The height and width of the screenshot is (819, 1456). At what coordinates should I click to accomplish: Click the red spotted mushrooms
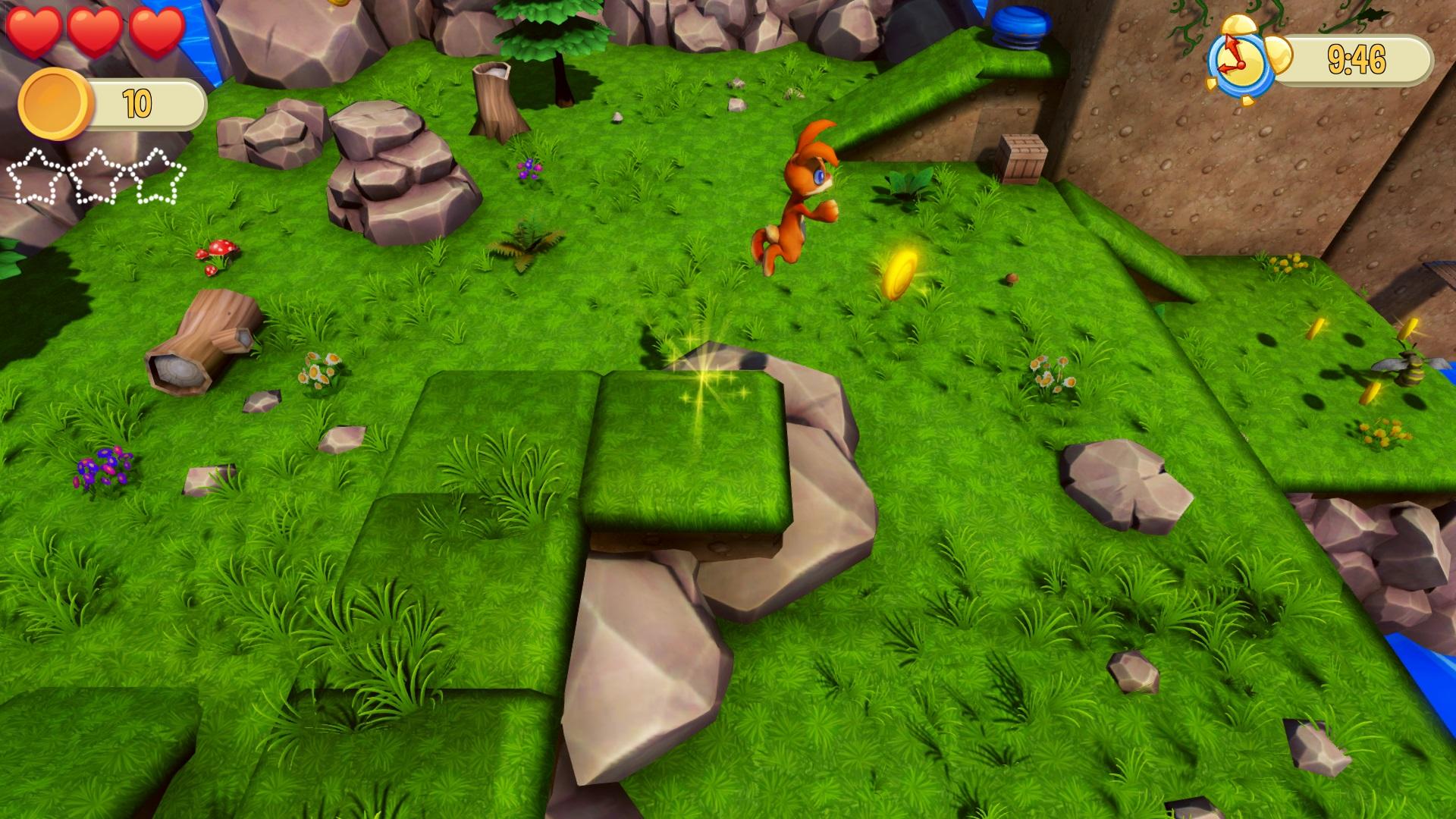click(x=220, y=254)
